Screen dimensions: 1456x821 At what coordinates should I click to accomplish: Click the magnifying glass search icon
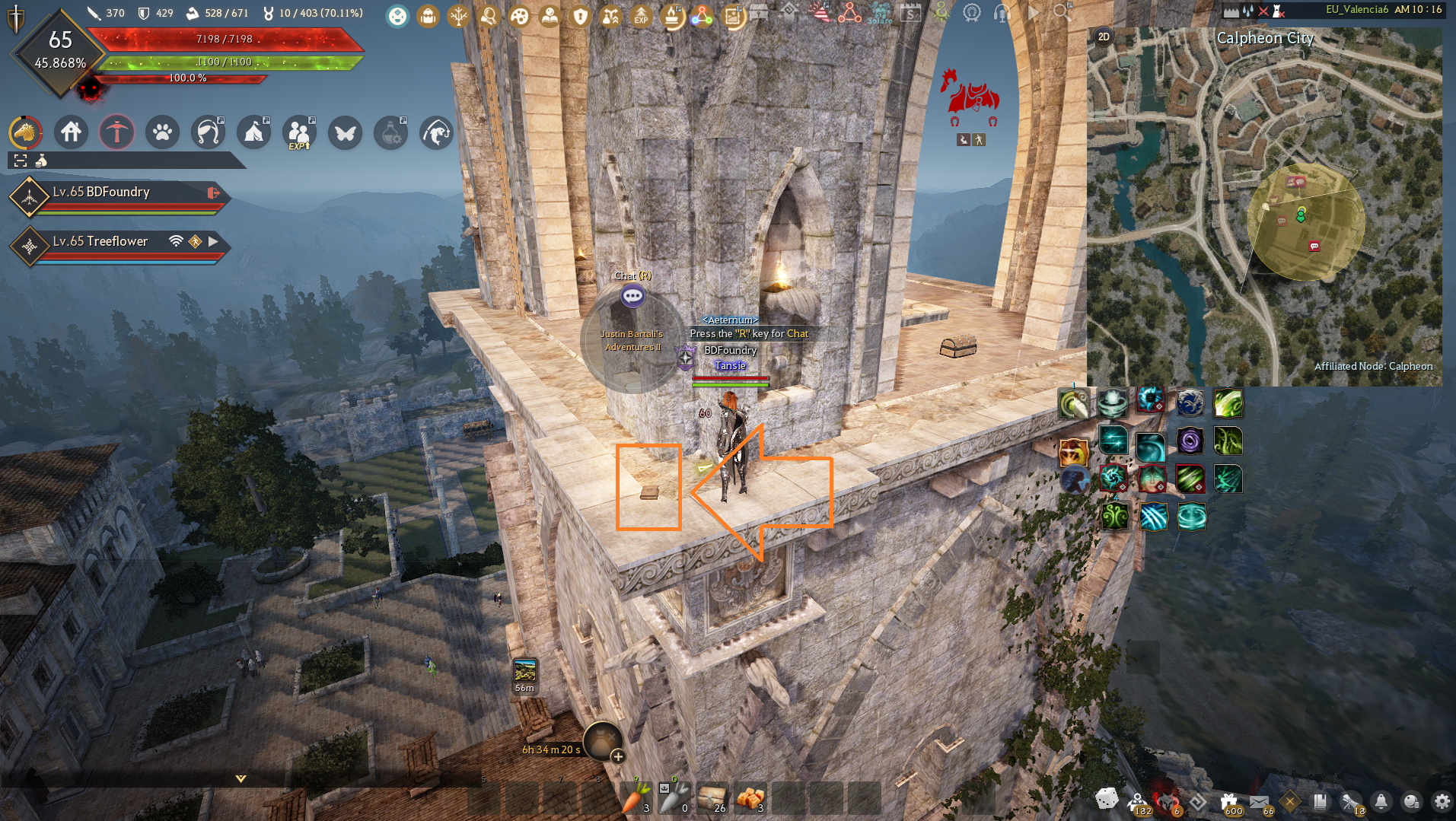click(1062, 12)
